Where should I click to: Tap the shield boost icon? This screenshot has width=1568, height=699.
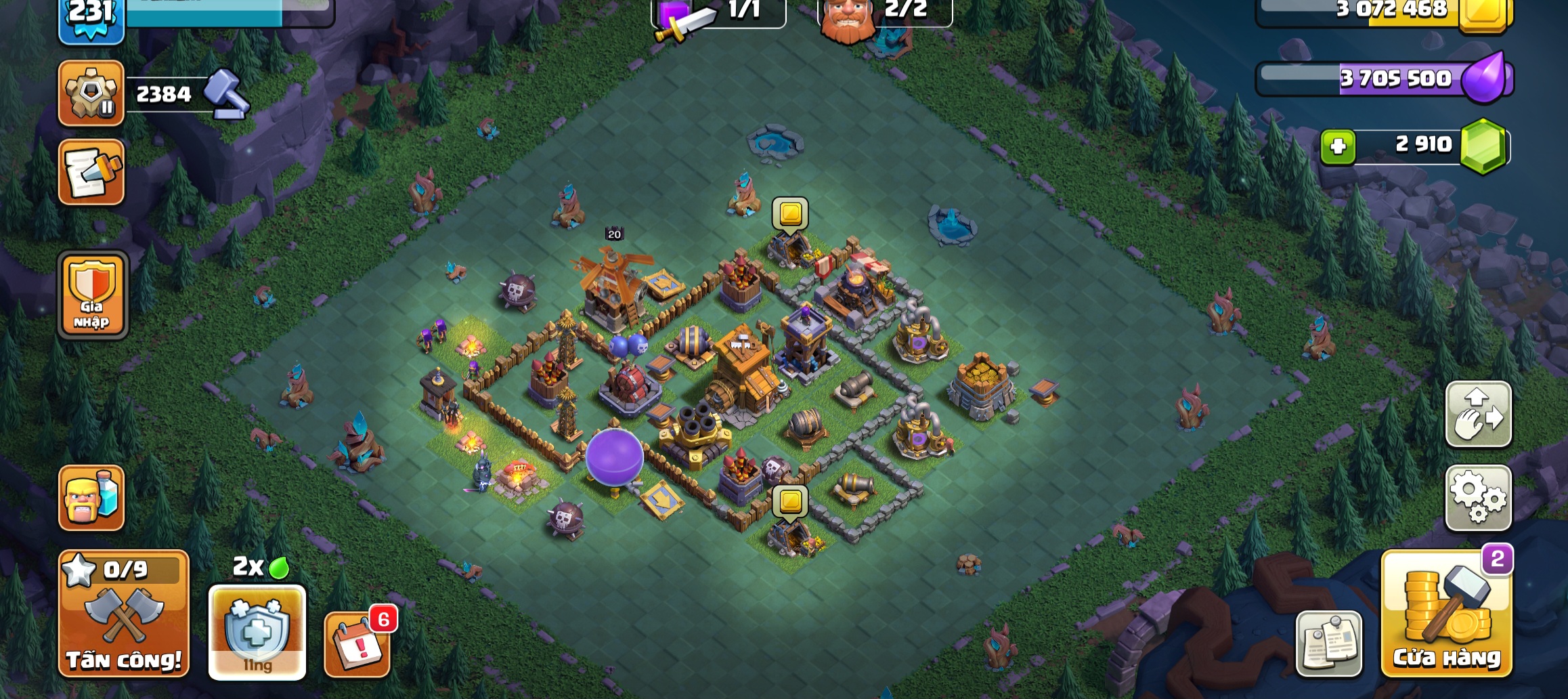[x=257, y=632]
